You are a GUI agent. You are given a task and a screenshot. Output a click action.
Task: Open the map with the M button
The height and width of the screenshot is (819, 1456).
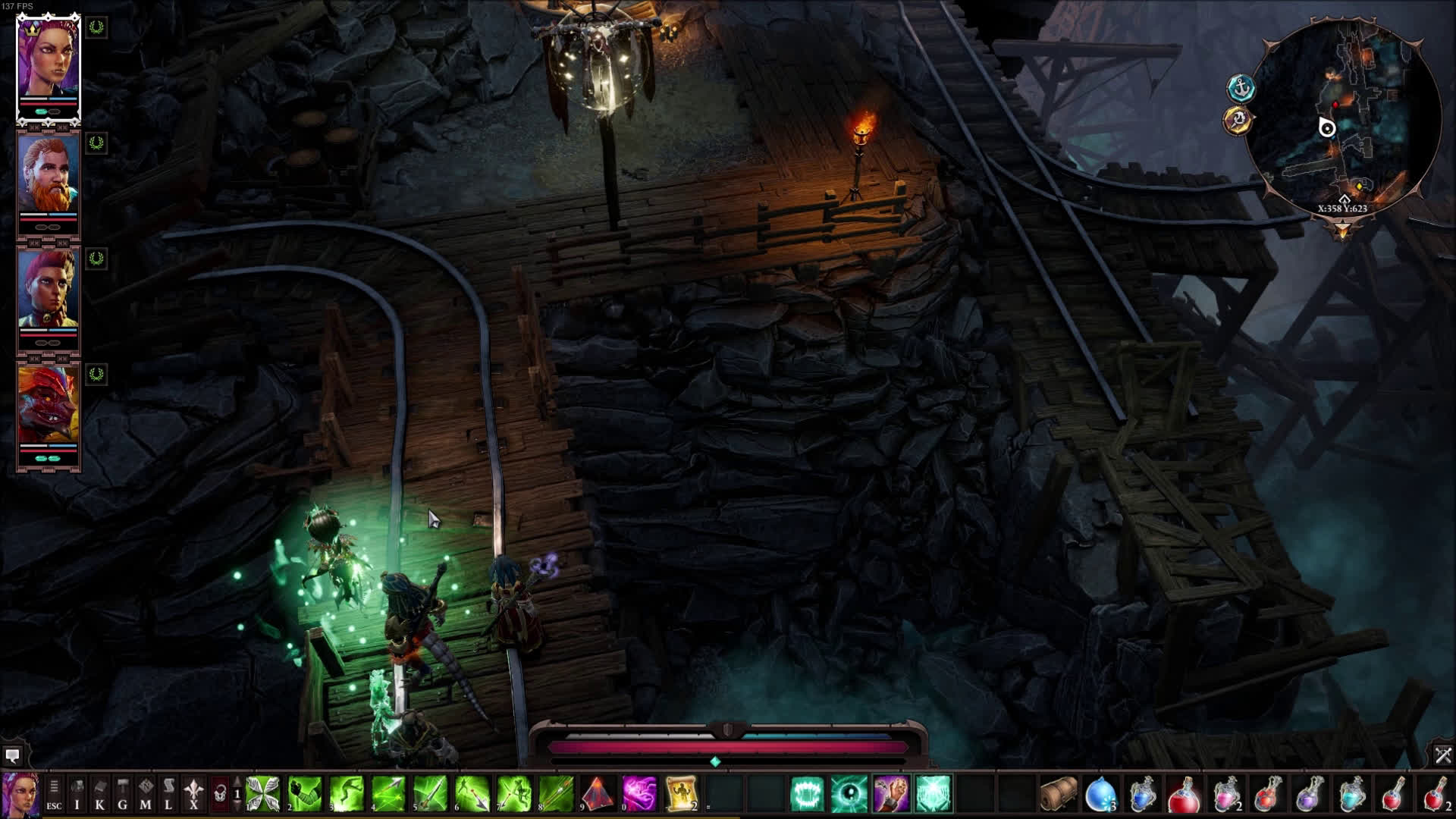(x=146, y=794)
